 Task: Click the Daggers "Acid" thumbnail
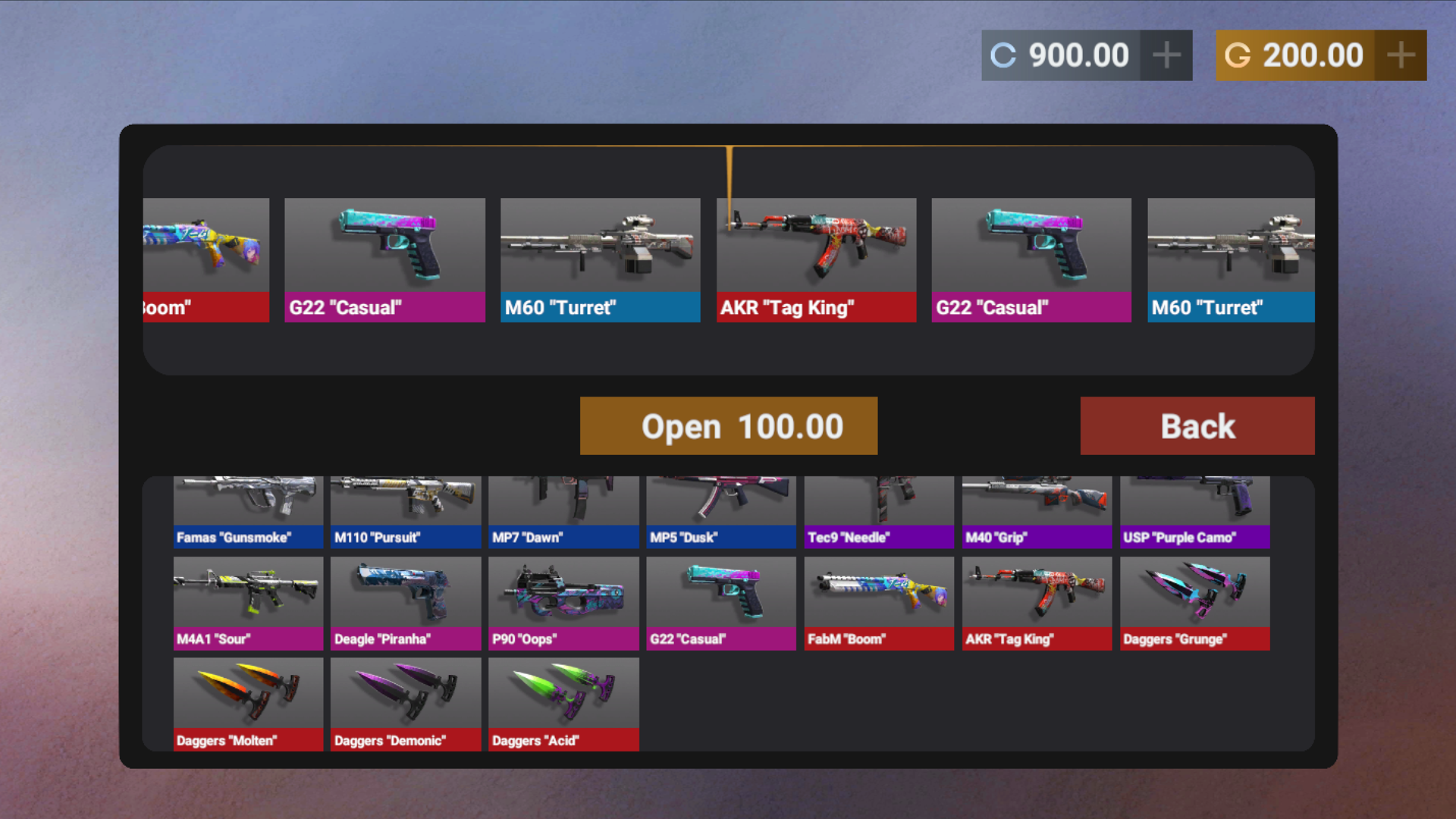point(563,704)
